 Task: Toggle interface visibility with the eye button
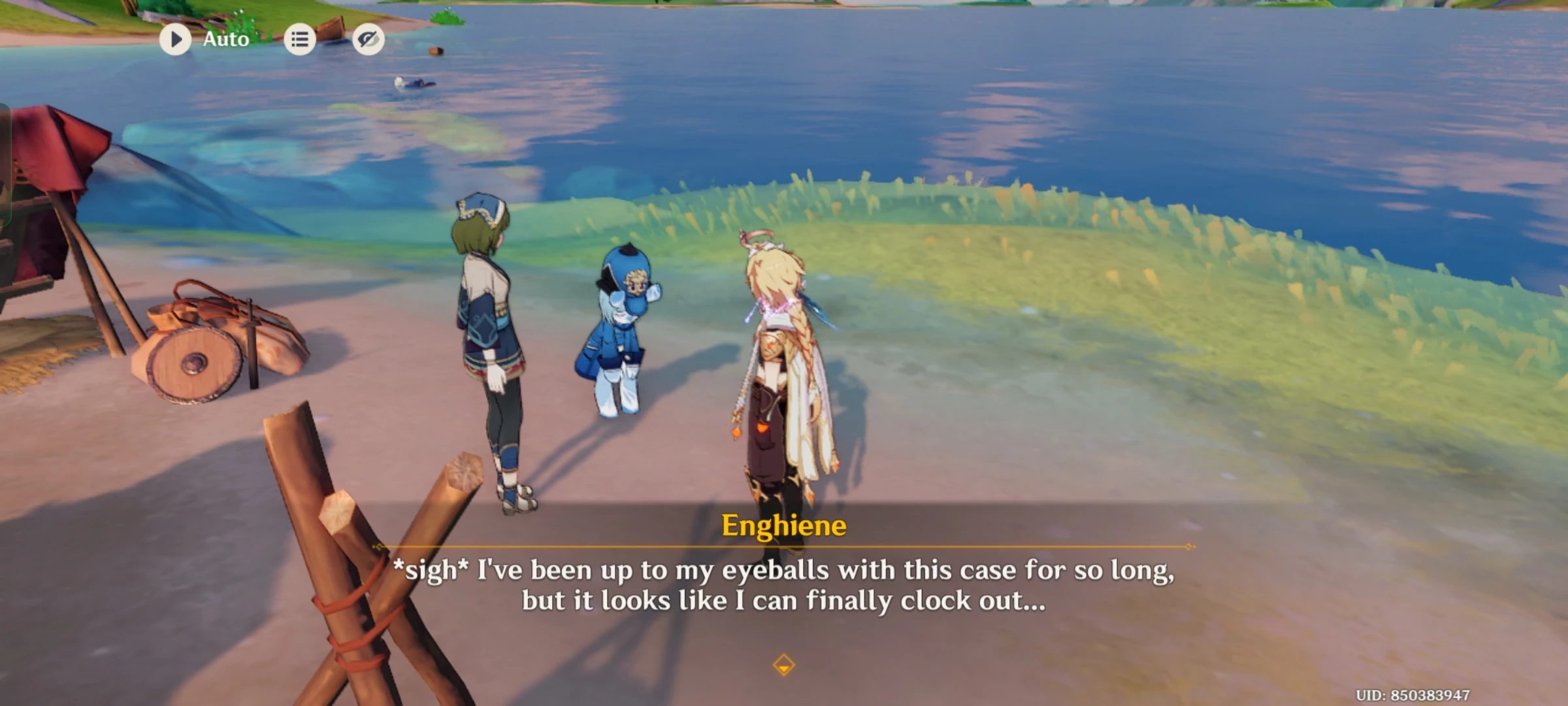368,39
